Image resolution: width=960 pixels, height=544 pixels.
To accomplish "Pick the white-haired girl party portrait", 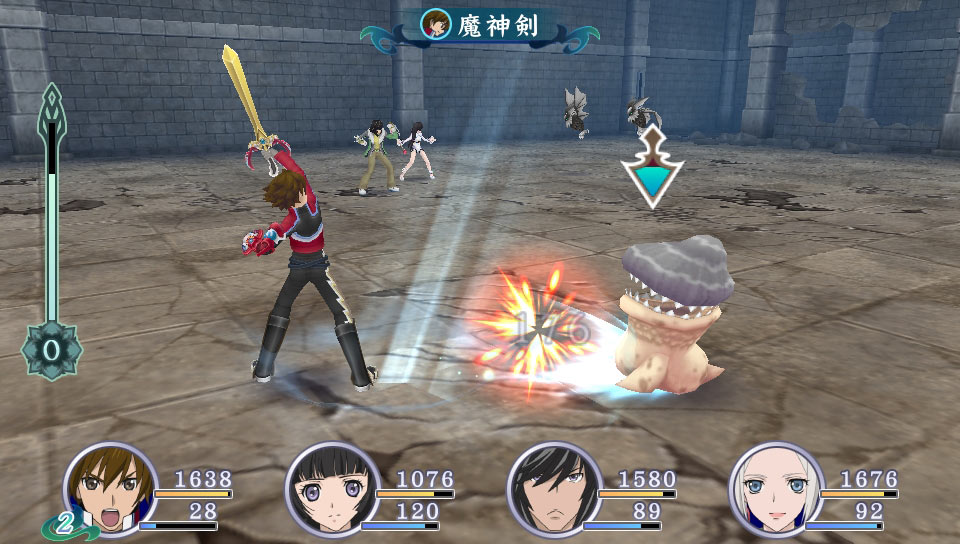I will 775,491.
